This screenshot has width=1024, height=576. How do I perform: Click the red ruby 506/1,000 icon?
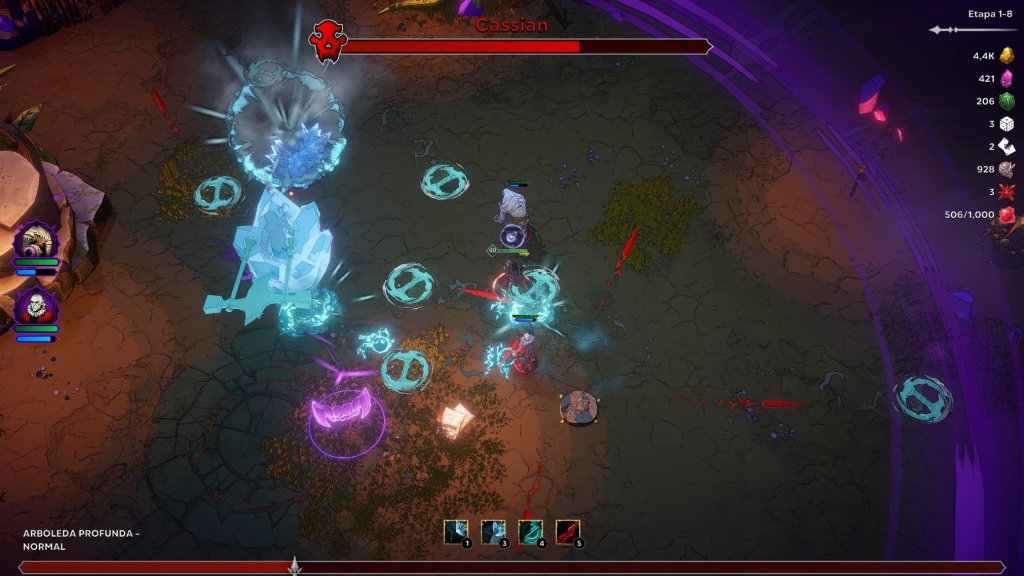tap(1006, 214)
